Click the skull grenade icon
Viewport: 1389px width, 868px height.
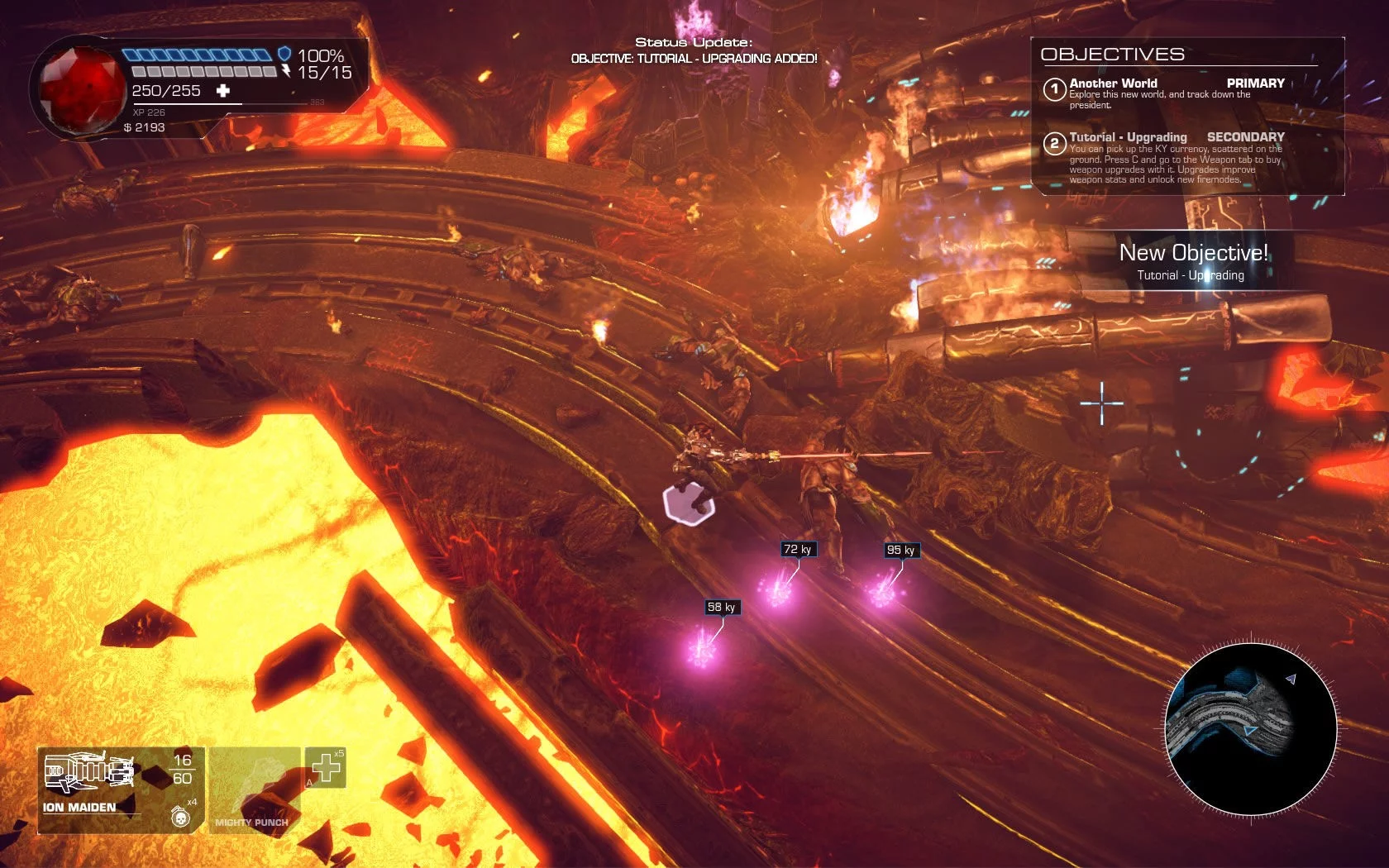(x=179, y=818)
